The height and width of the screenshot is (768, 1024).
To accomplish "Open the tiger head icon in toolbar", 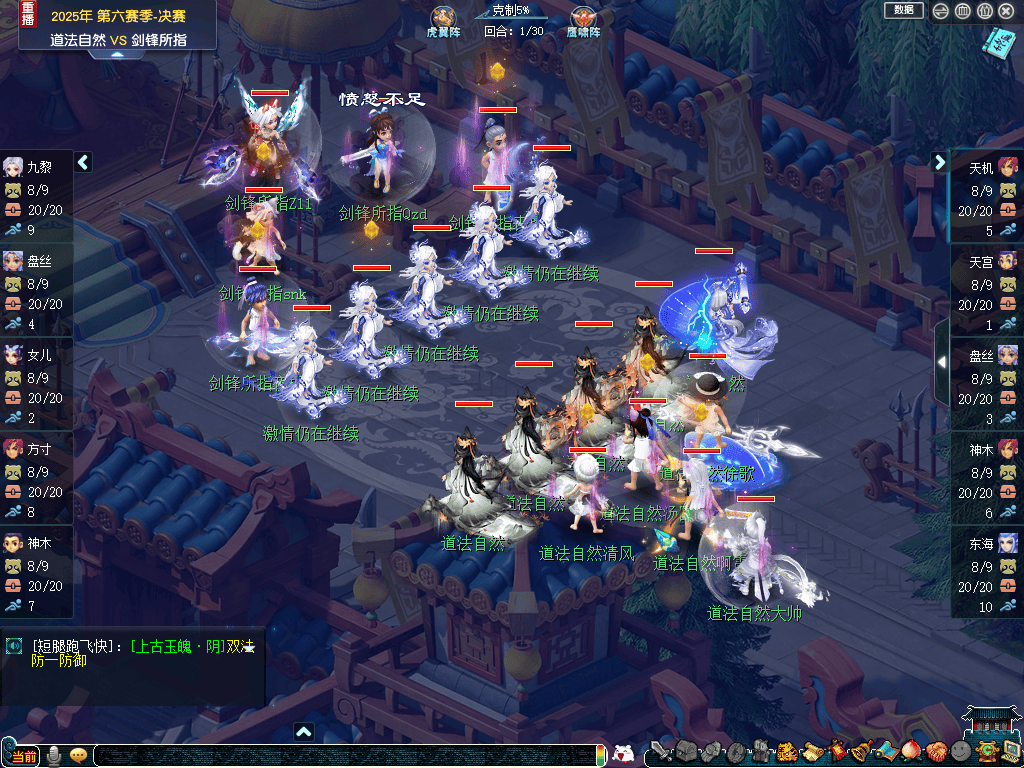I will 786,752.
